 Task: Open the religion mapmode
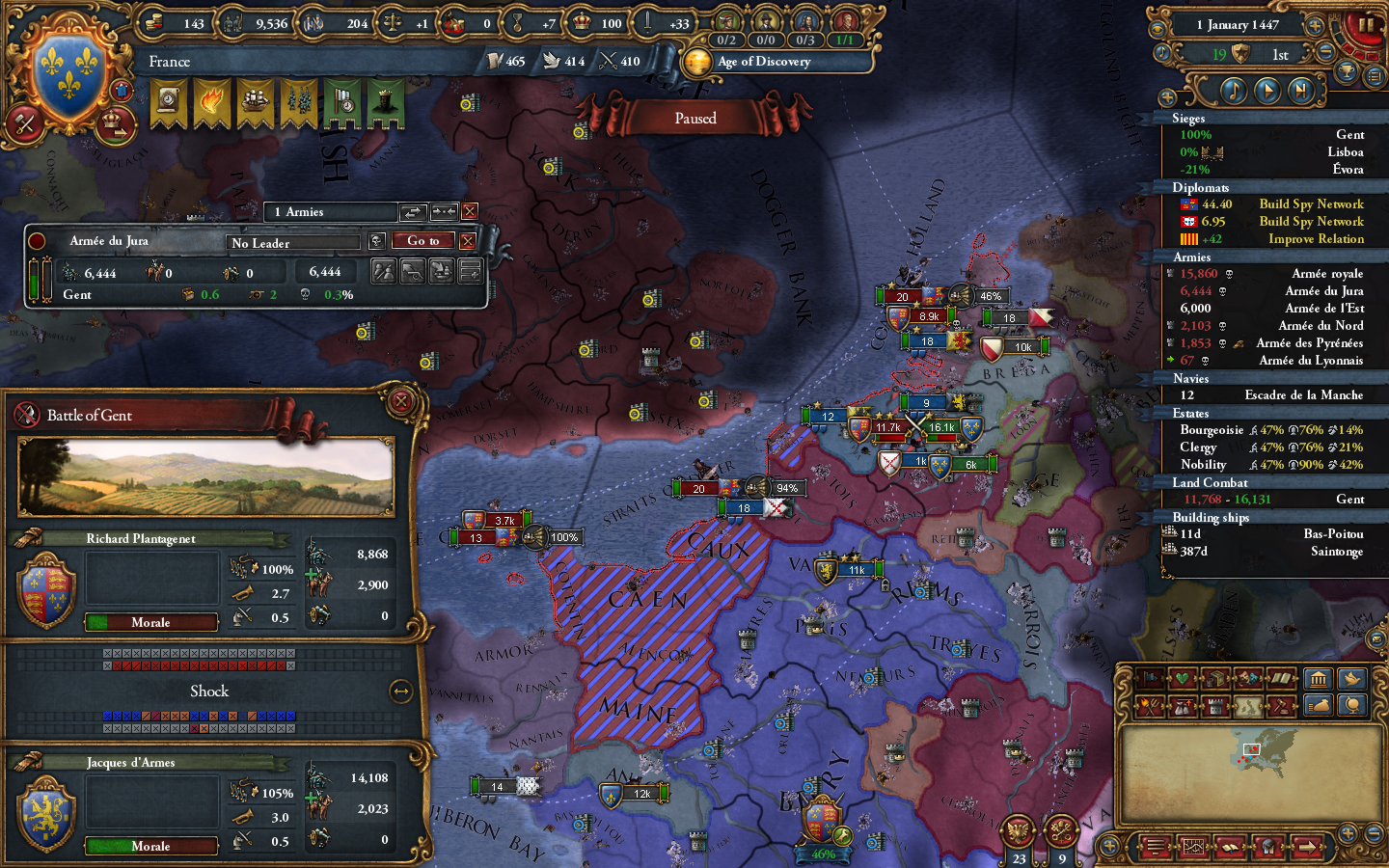pos(1279,679)
